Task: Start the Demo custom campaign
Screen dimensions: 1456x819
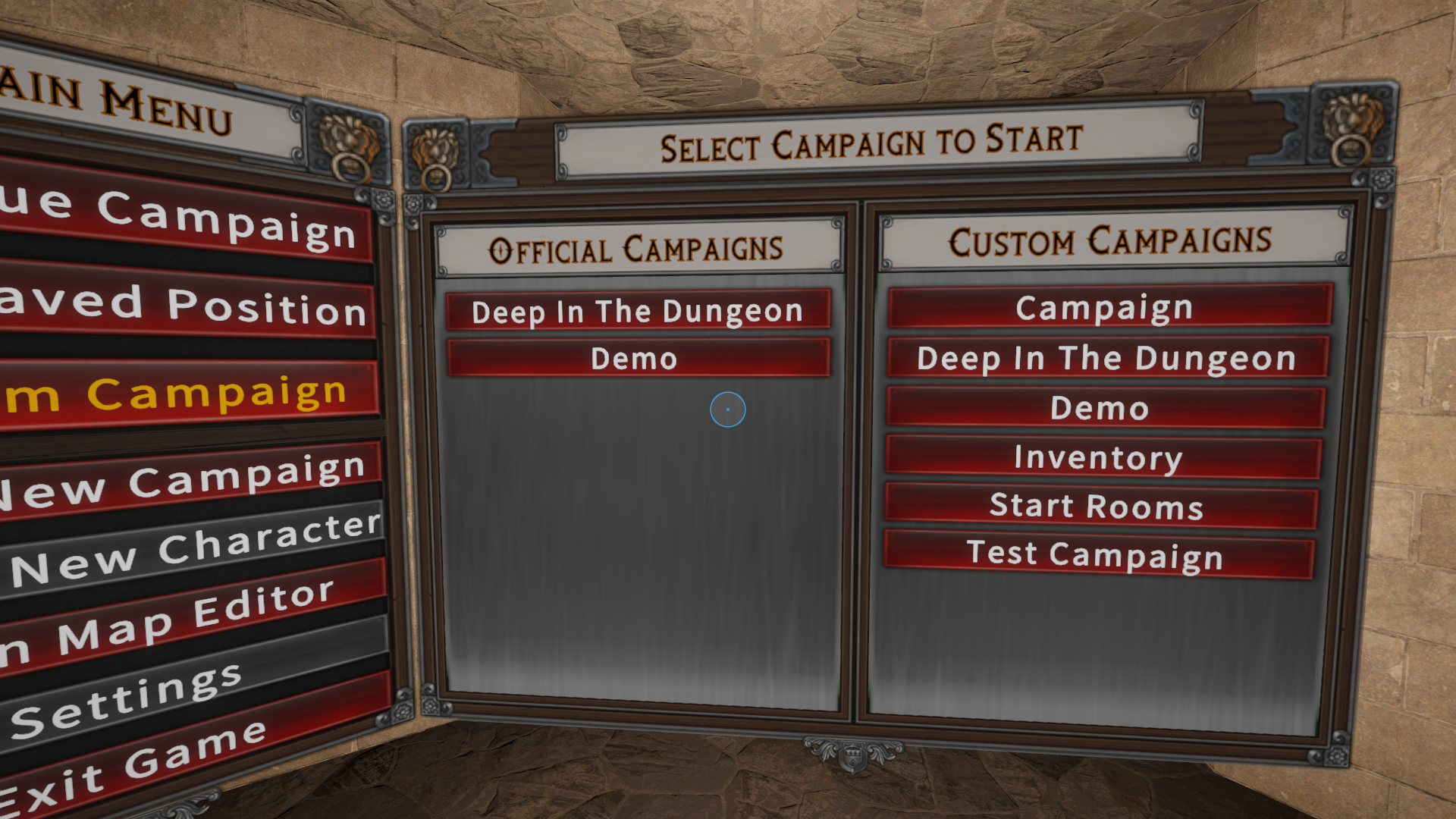Action: (1103, 408)
